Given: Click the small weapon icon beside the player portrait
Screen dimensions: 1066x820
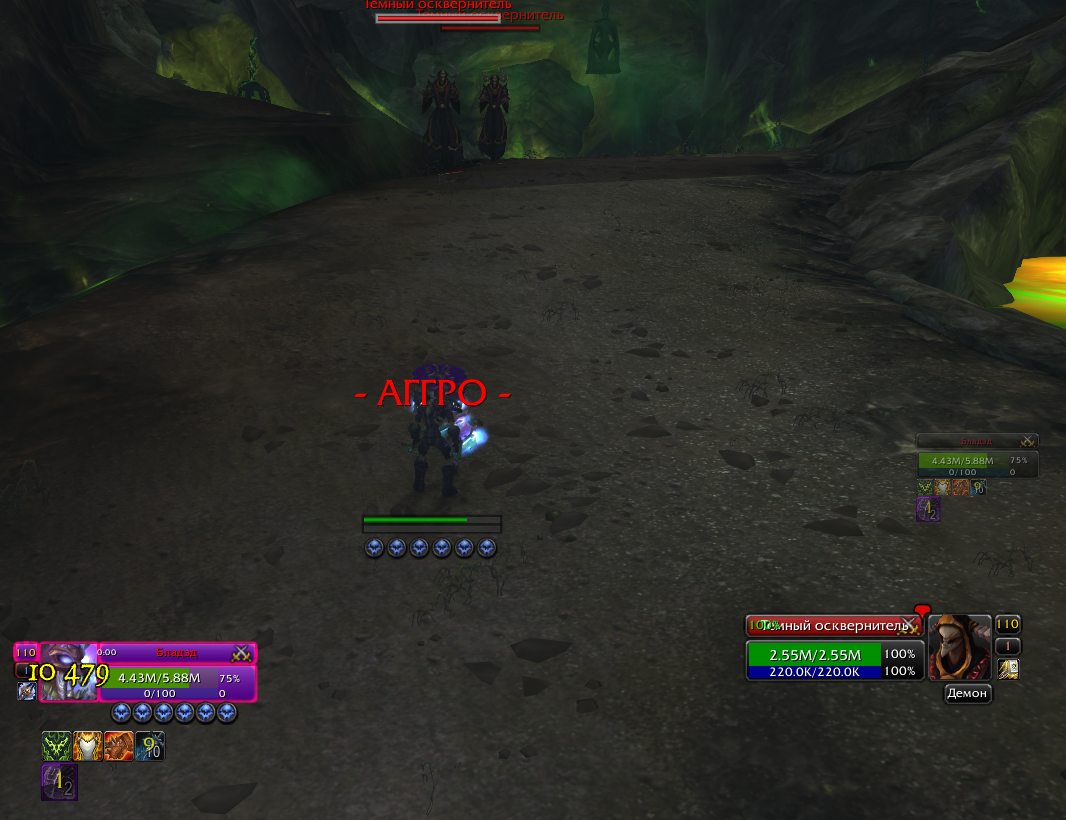Looking at the screenshot, I should pos(26,691).
